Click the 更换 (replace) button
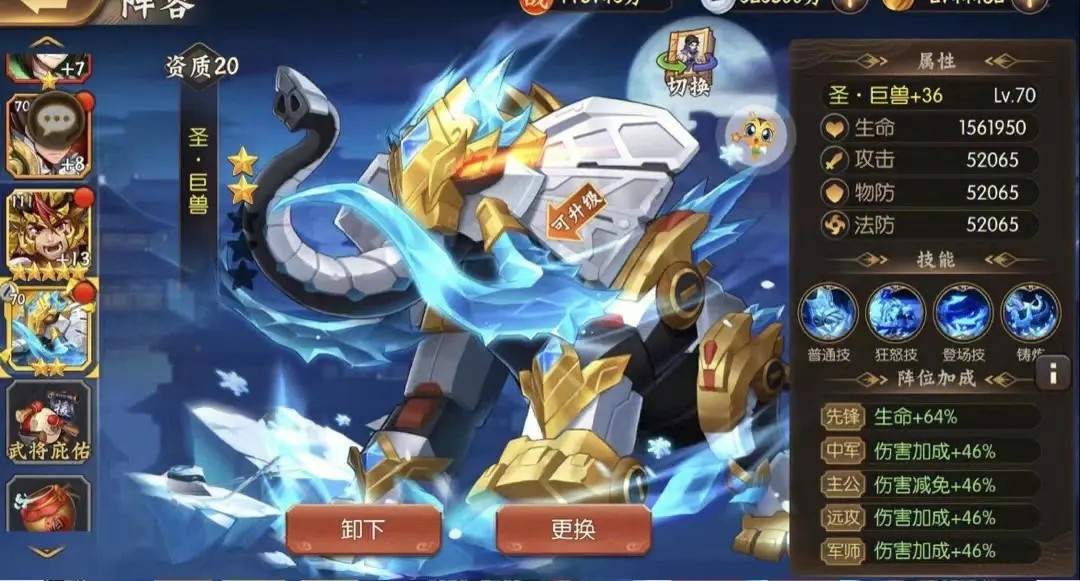The height and width of the screenshot is (581, 1080). pos(573,528)
